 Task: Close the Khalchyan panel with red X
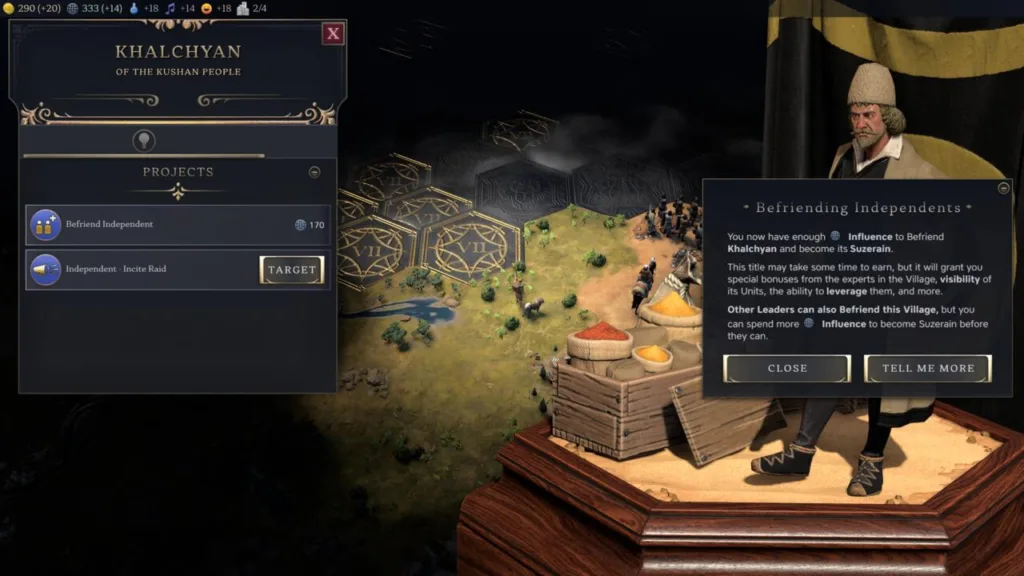point(333,34)
